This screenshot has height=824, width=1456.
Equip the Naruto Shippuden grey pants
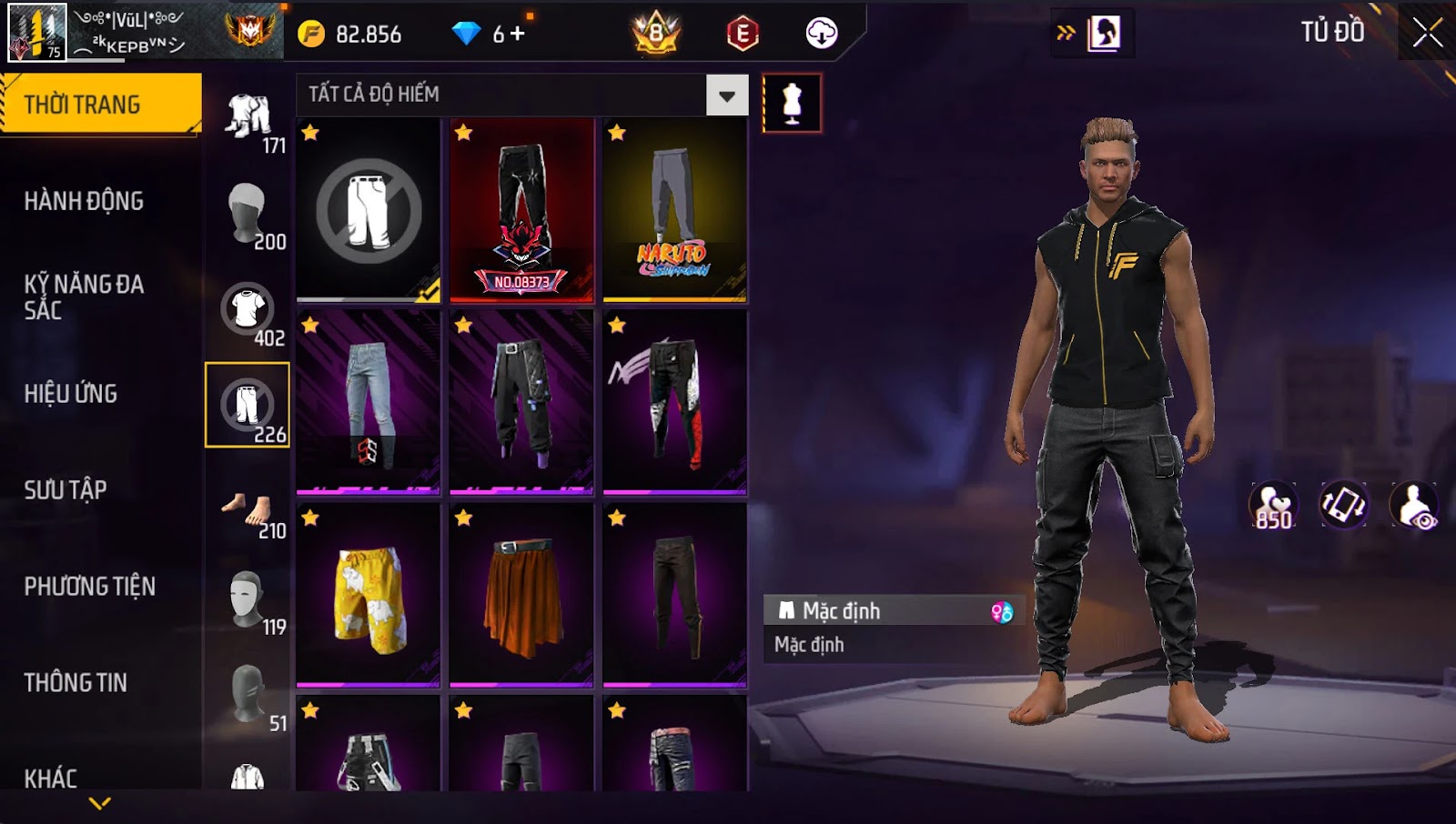coord(674,210)
